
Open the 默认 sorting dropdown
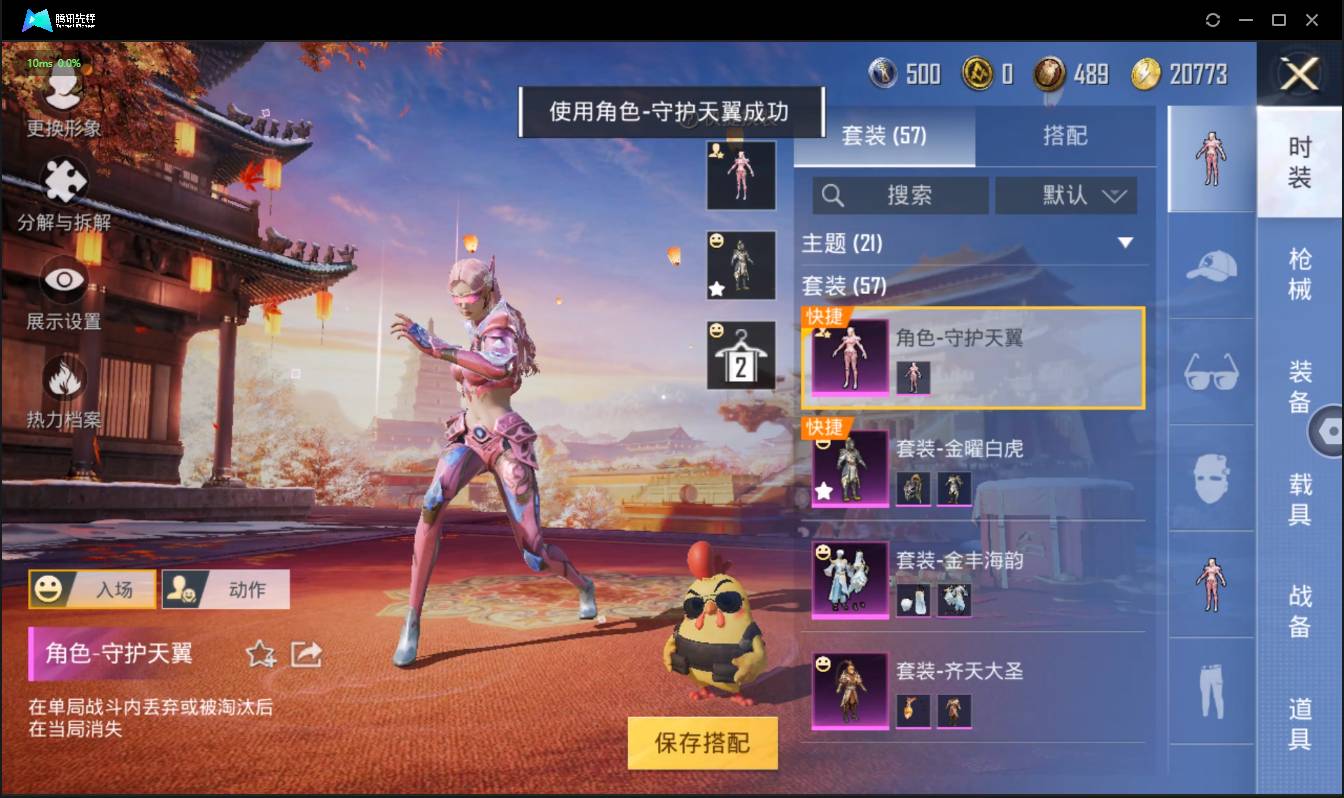(1066, 196)
